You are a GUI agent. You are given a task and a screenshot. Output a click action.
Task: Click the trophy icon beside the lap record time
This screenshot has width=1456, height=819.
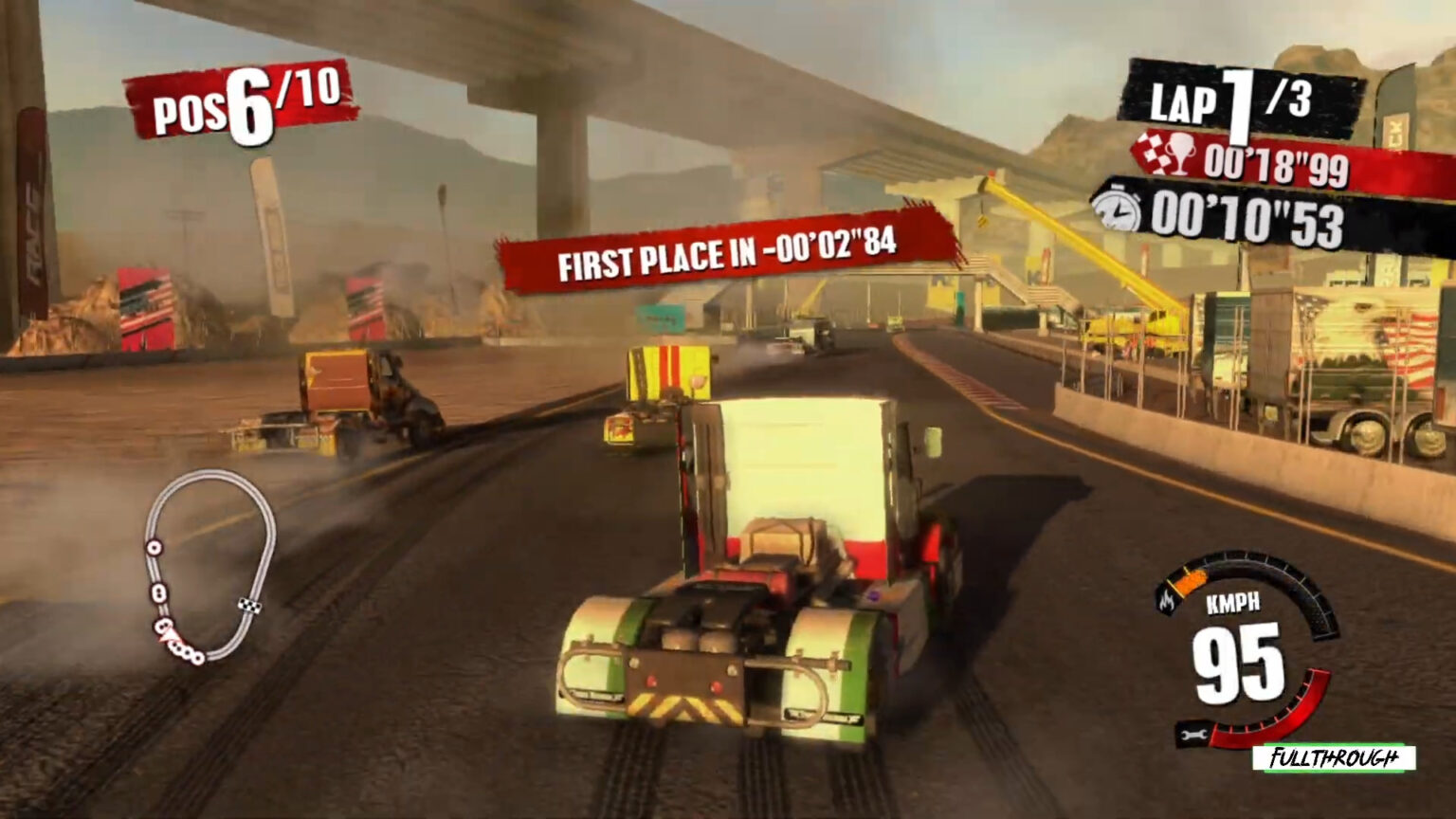pyautogui.click(x=1179, y=155)
